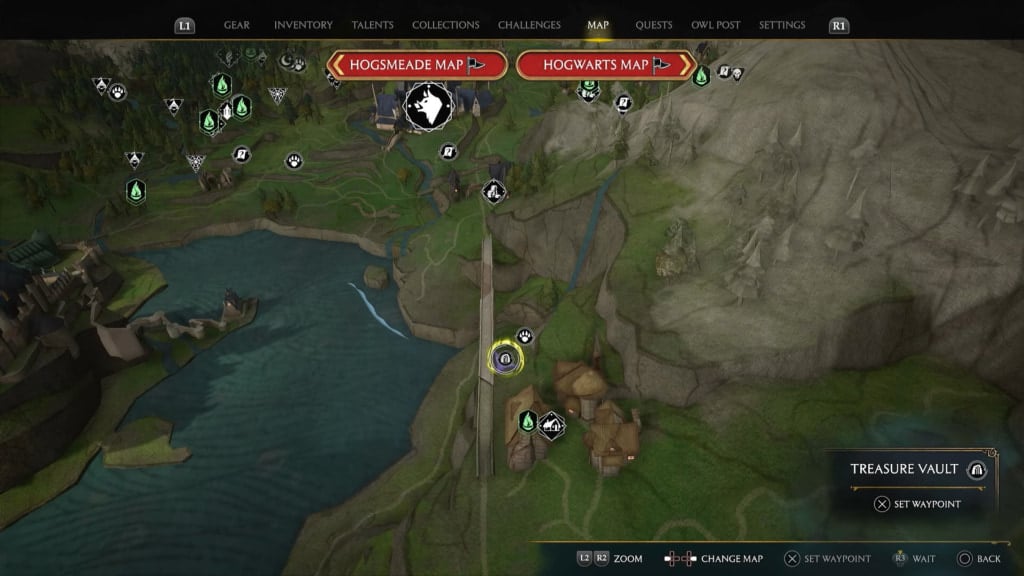Switch to the Hogsmeade Map
The width and height of the screenshot is (1024, 576).
[416, 65]
